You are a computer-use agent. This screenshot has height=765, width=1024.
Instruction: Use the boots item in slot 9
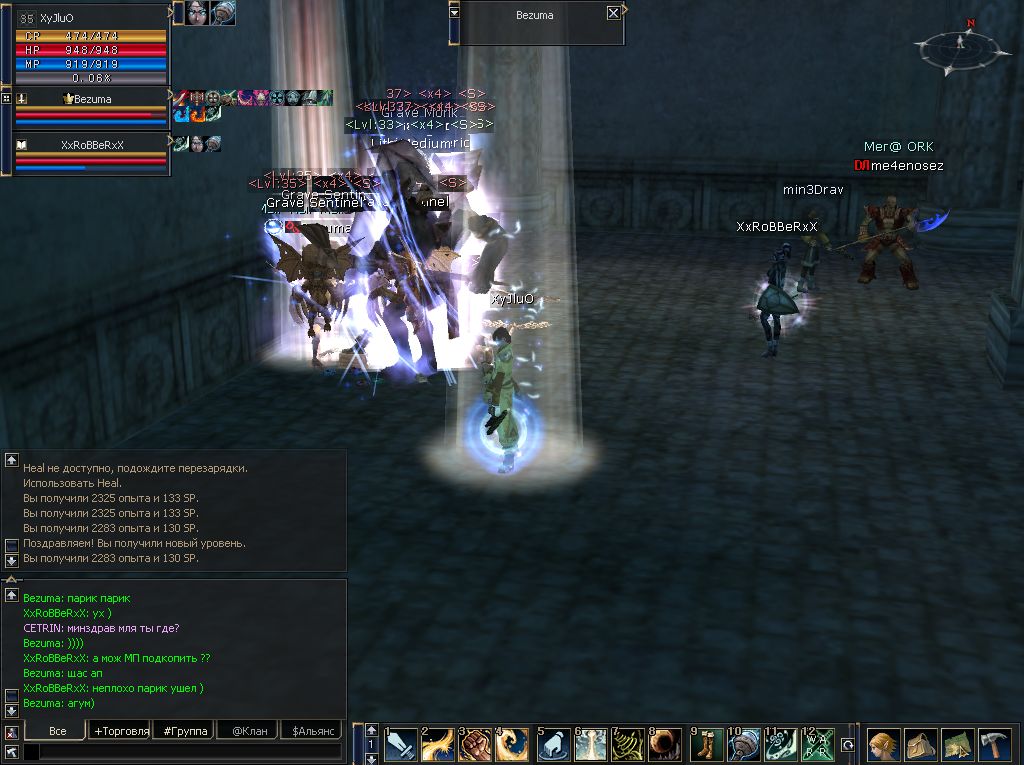(707, 746)
